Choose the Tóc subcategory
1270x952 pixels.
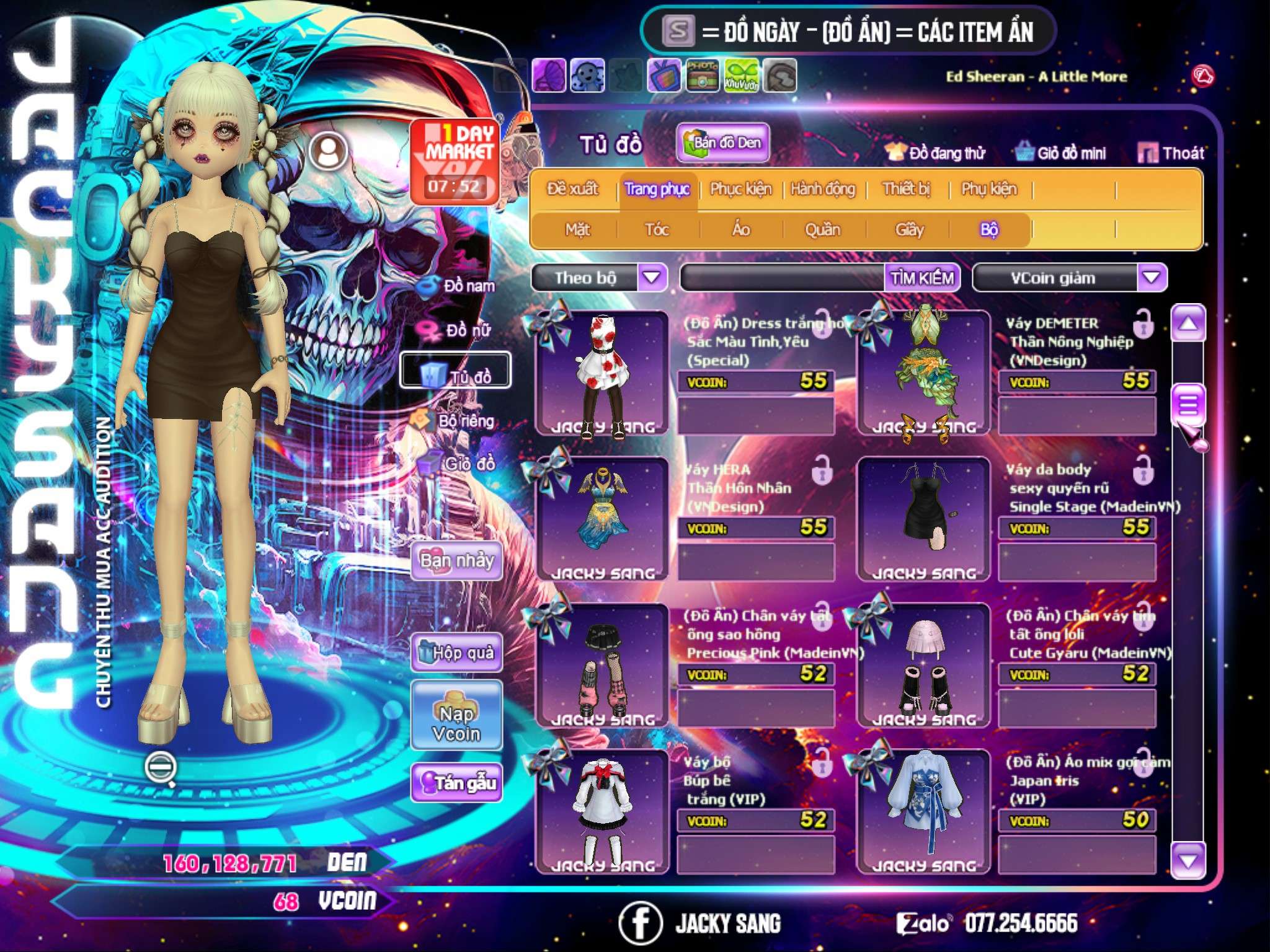pos(657,230)
